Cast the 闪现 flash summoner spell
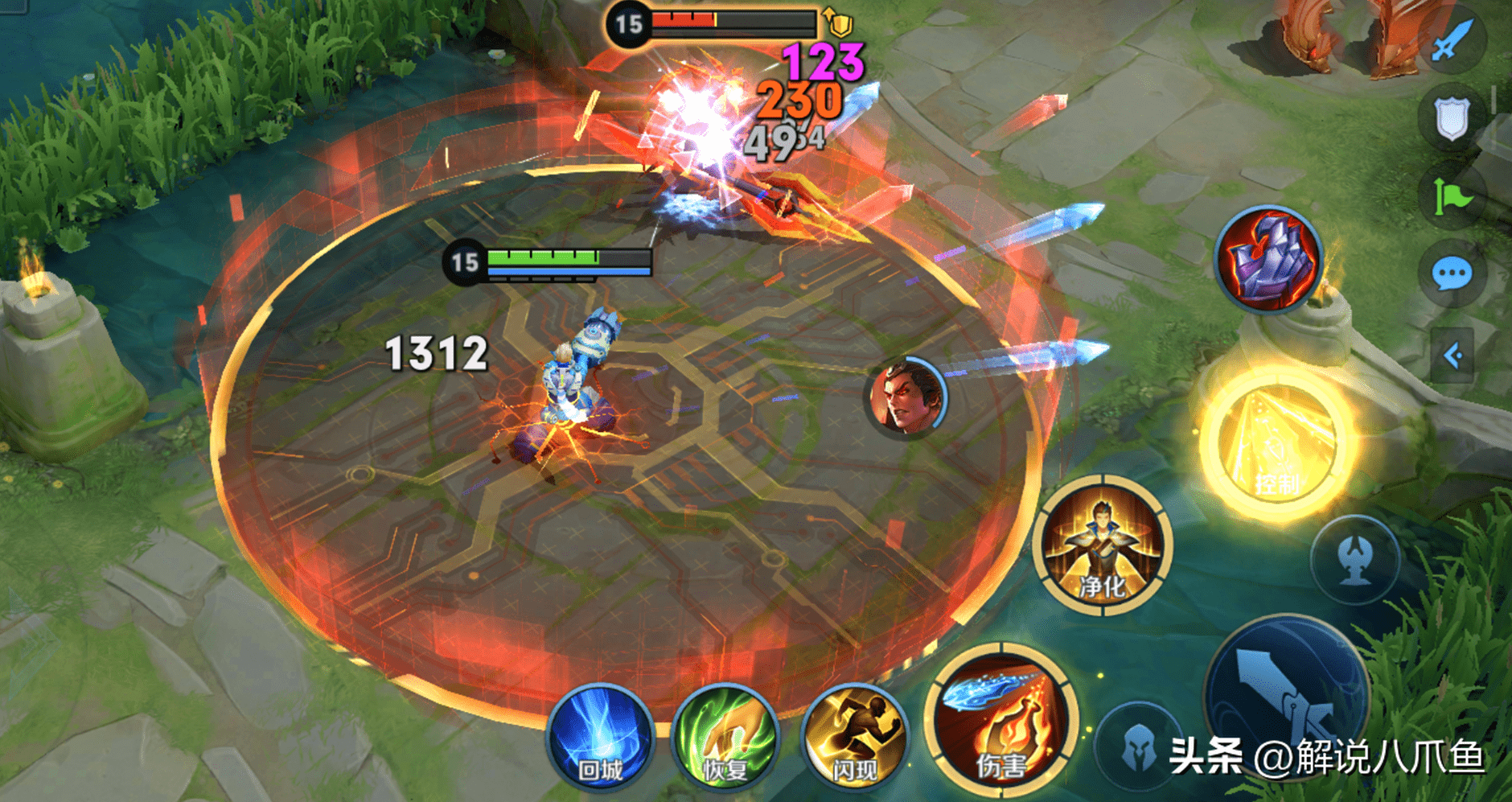The width and height of the screenshot is (1512, 802). point(854,736)
